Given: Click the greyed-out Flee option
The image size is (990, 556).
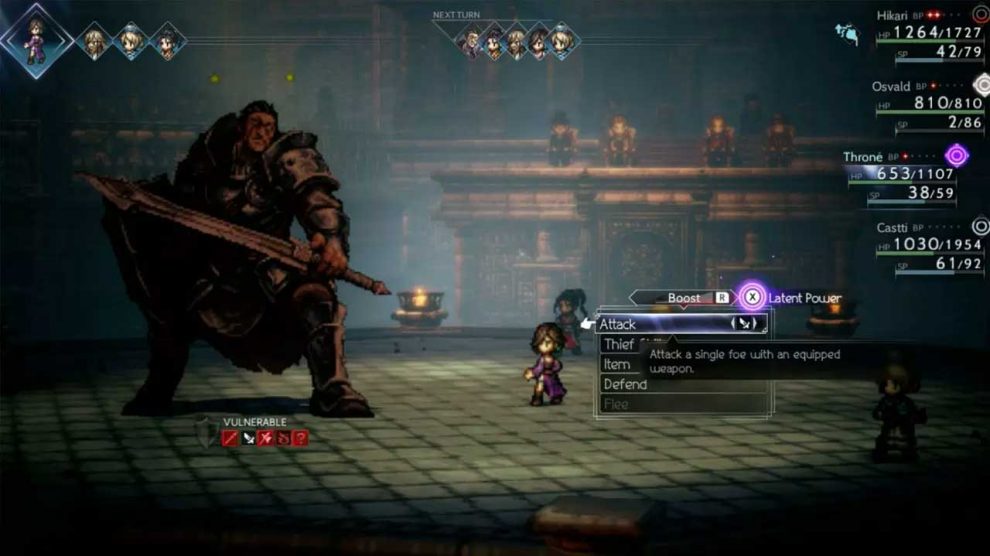Looking at the screenshot, I should click(616, 405).
